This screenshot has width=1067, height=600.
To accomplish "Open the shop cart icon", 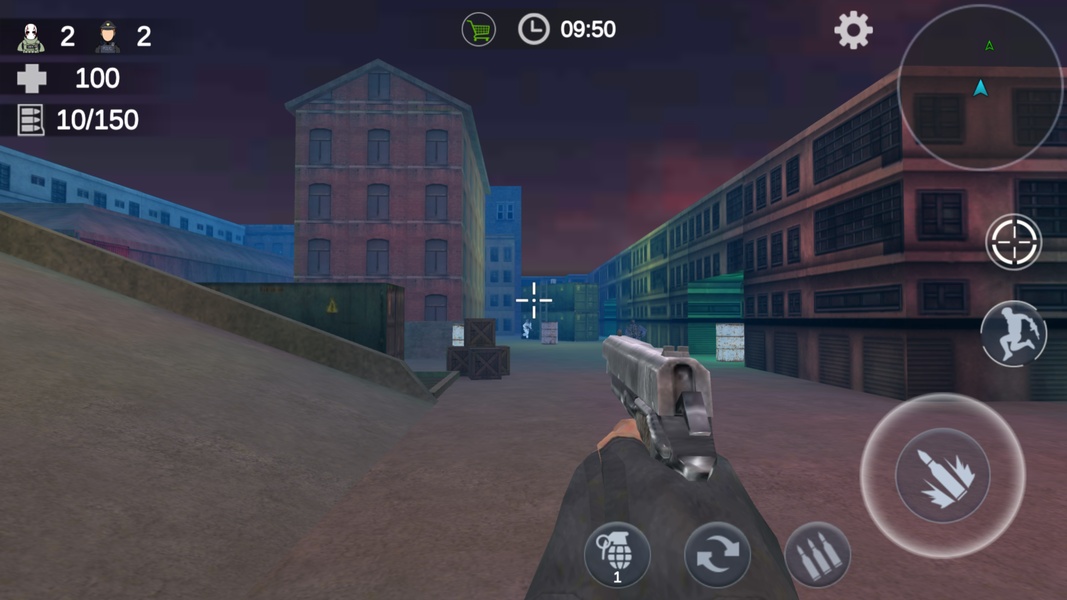I will [x=479, y=30].
